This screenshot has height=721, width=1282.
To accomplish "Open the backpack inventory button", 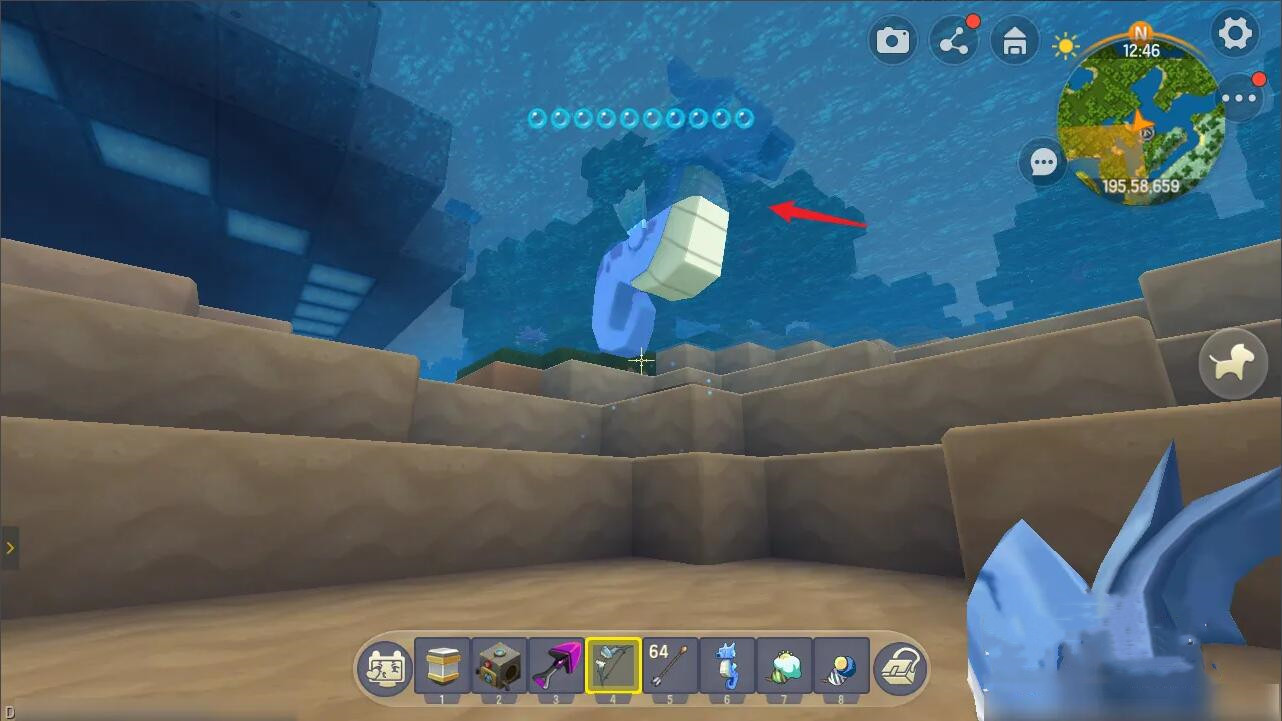I will [x=899, y=667].
